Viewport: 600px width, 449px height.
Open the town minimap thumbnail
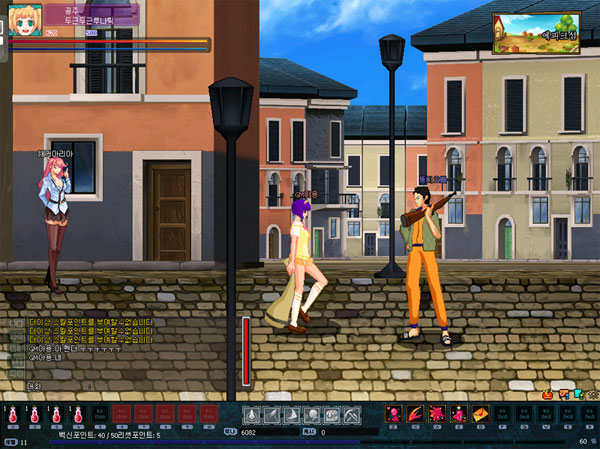(x=537, y=33)
